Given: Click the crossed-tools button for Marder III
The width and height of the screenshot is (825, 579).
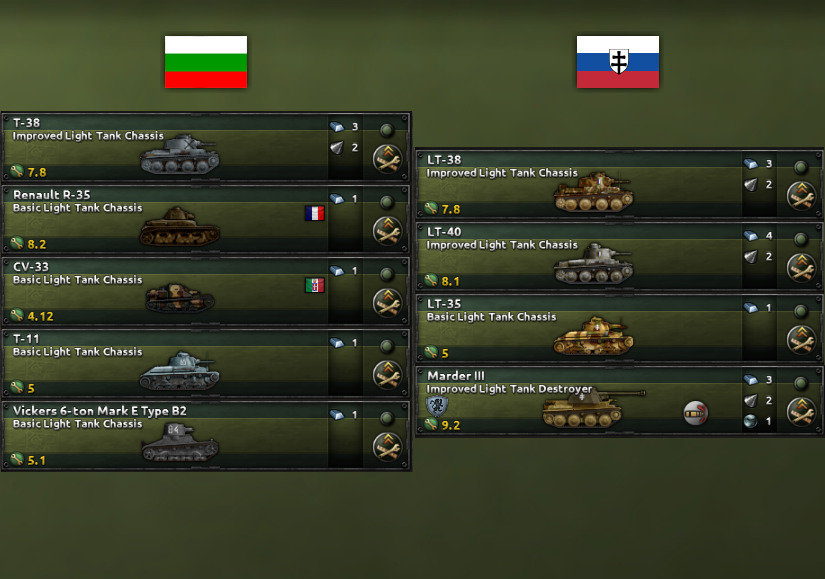Looking at the screenshot, I should point(801,411).
